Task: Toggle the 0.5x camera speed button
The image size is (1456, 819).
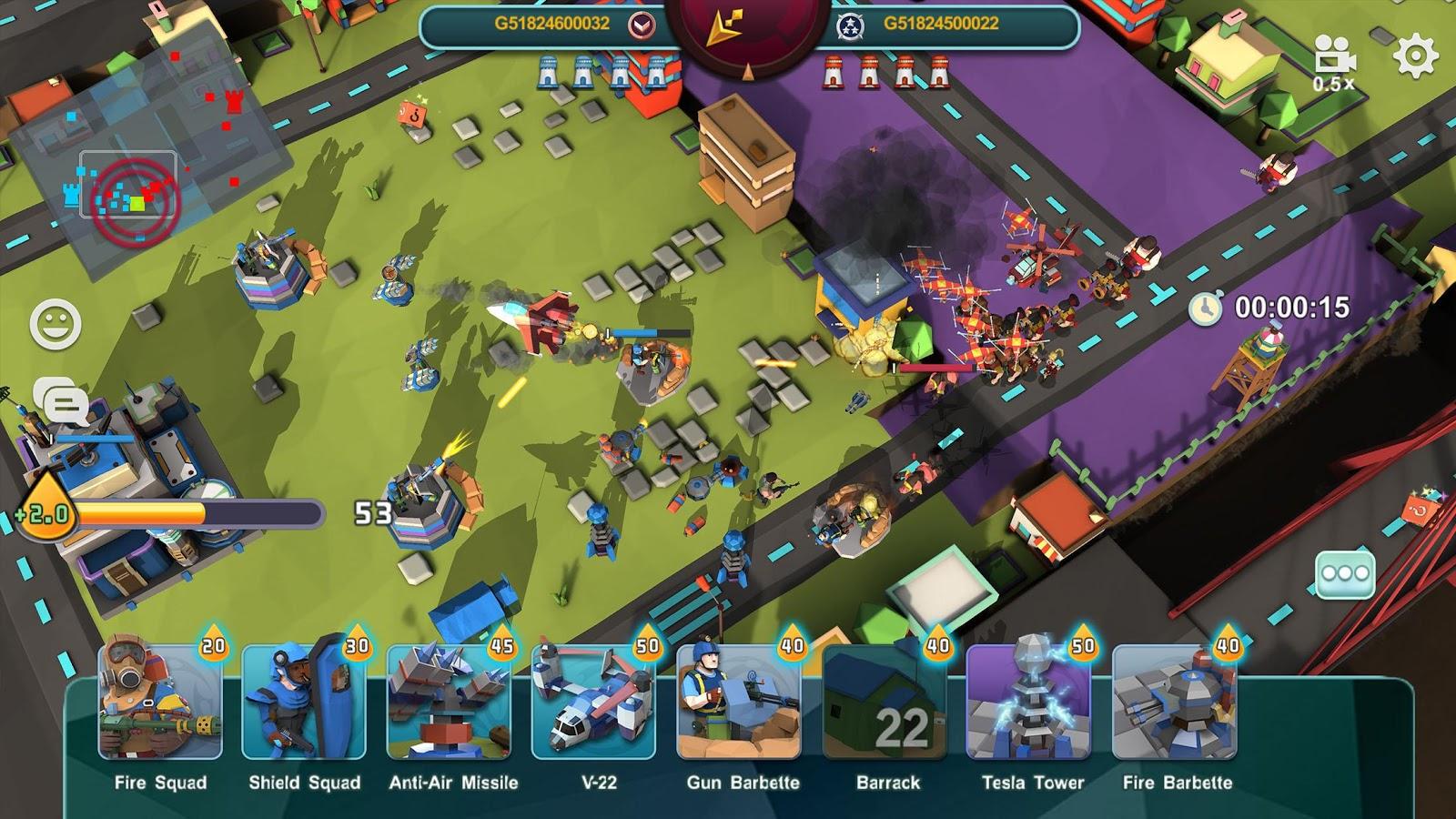Action: pyautogui.click(x=1335, y=64)
